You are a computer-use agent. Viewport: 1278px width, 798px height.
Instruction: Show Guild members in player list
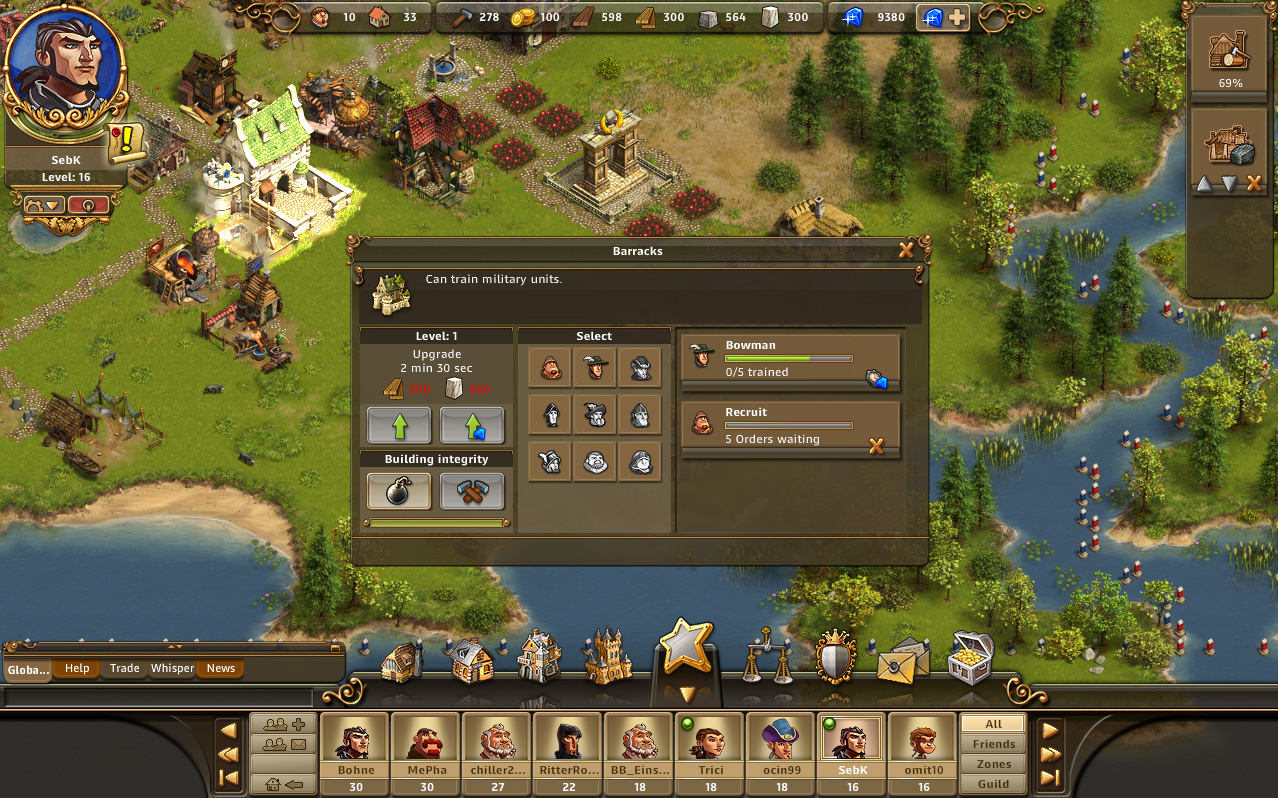pos(993,784)
